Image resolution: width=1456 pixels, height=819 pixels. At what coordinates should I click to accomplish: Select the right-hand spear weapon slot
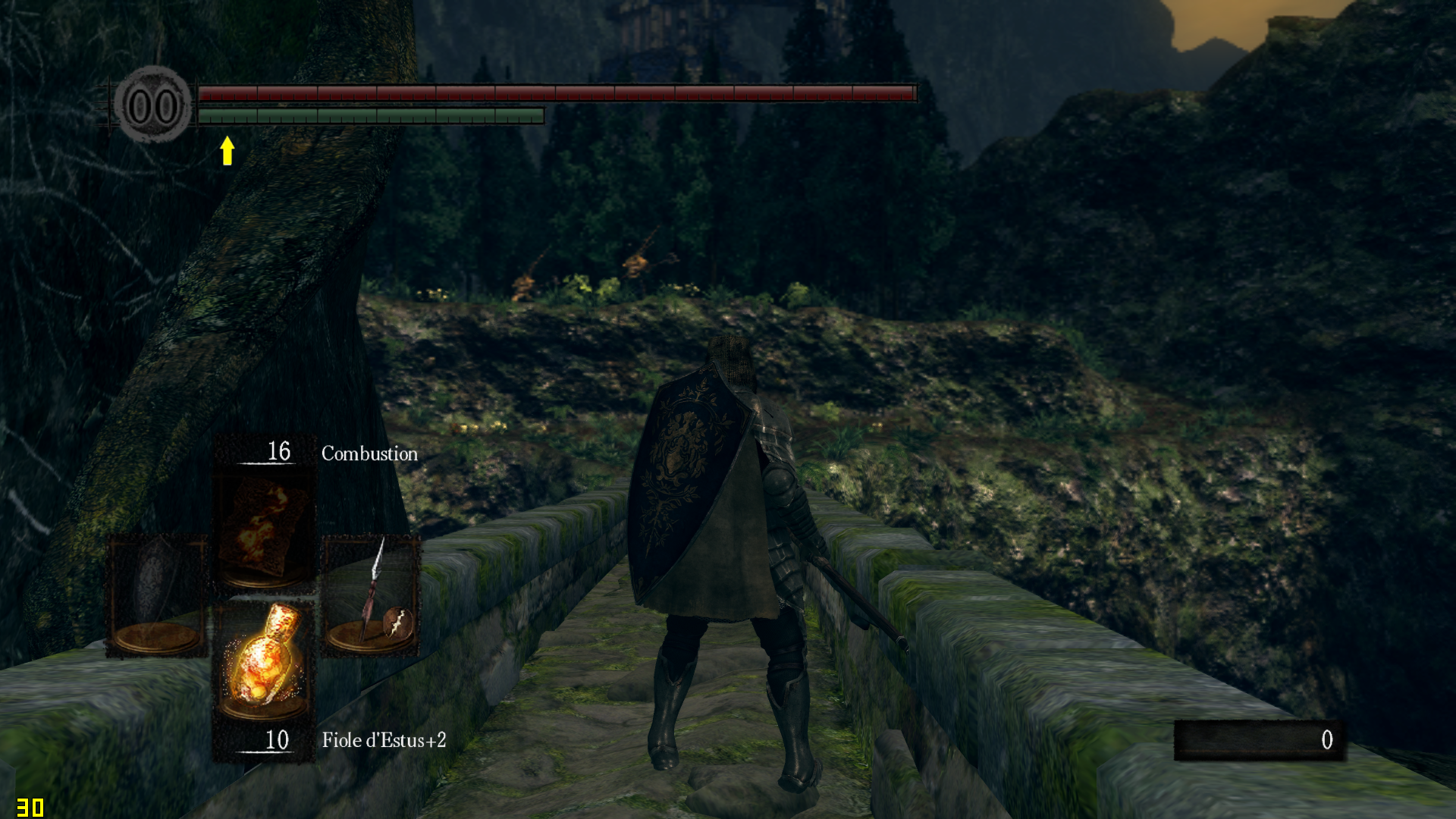coord(371,596)
